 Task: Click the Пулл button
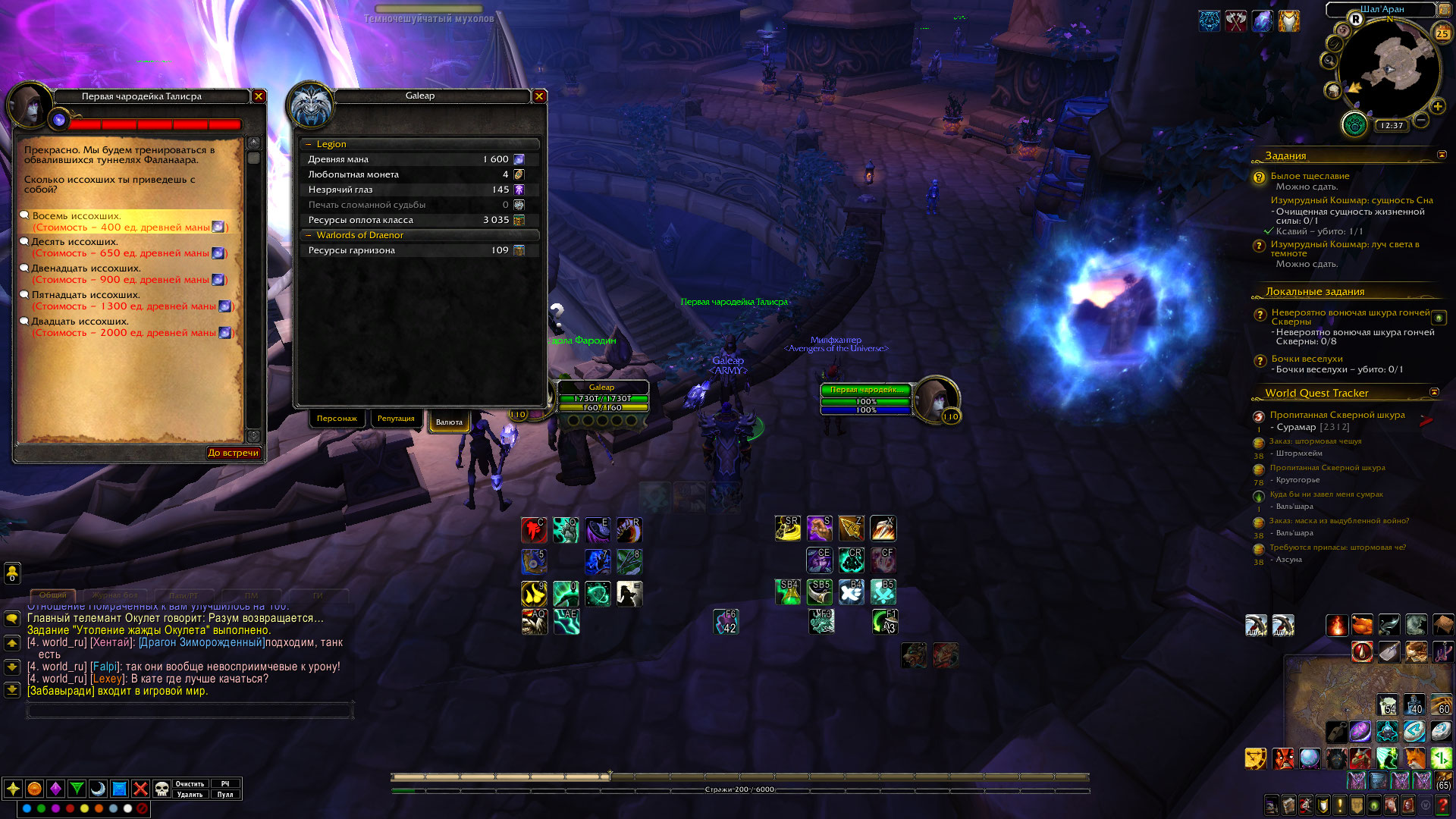point(225,795)
